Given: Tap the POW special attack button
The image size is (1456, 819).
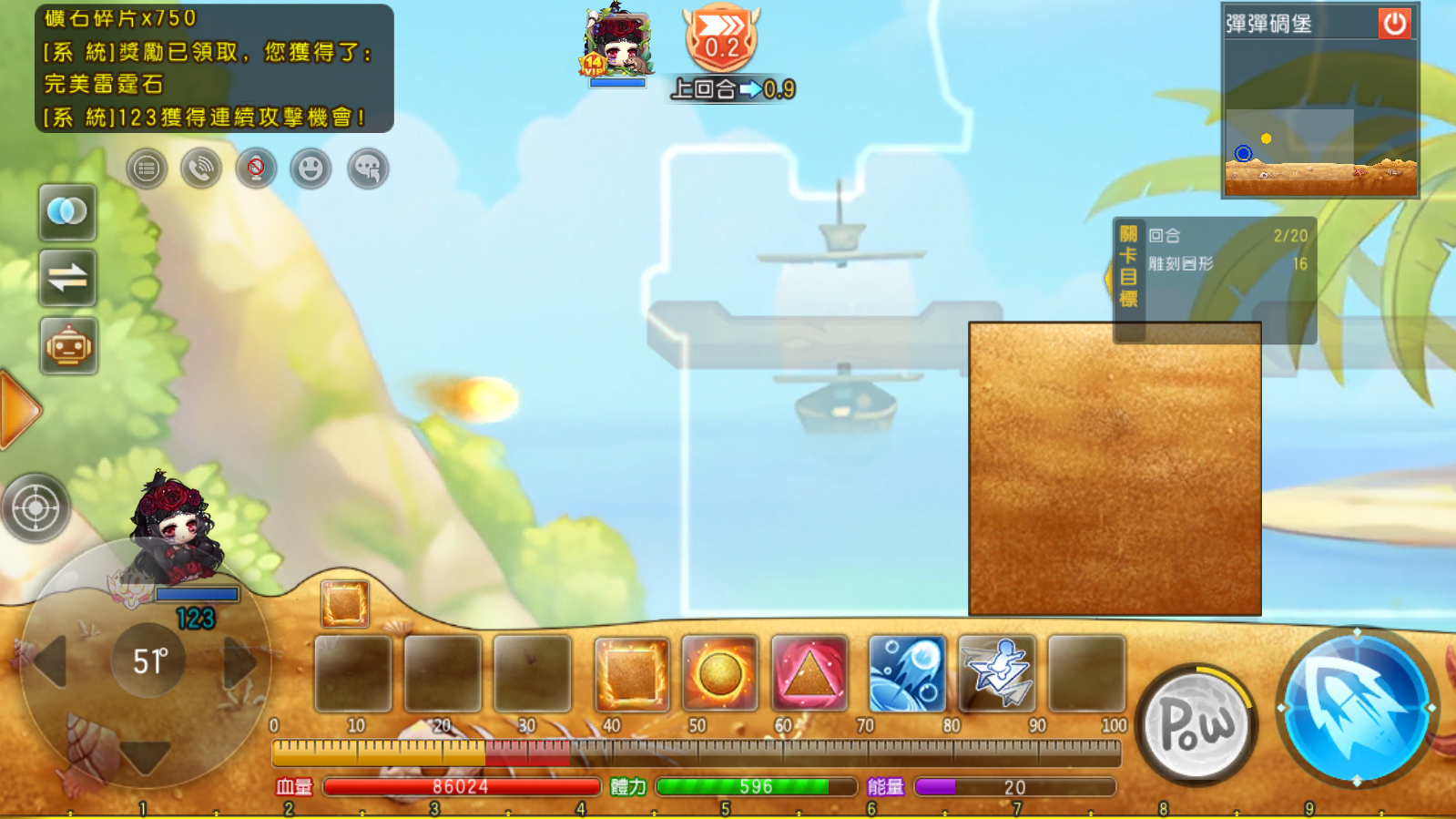Looking at the screenshot, I should 1196,725.
